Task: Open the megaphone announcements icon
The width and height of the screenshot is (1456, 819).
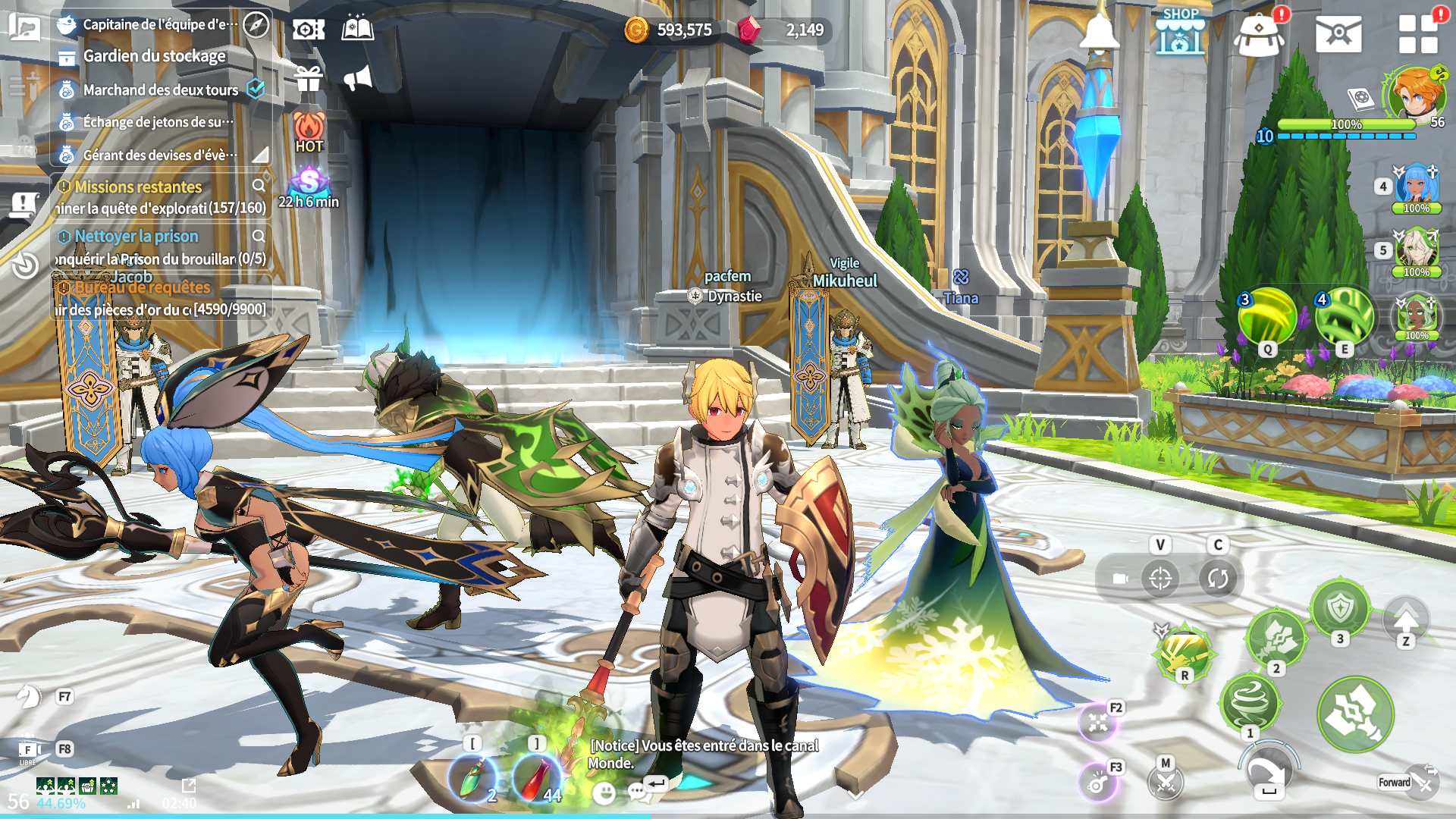Action: point(358,78)
